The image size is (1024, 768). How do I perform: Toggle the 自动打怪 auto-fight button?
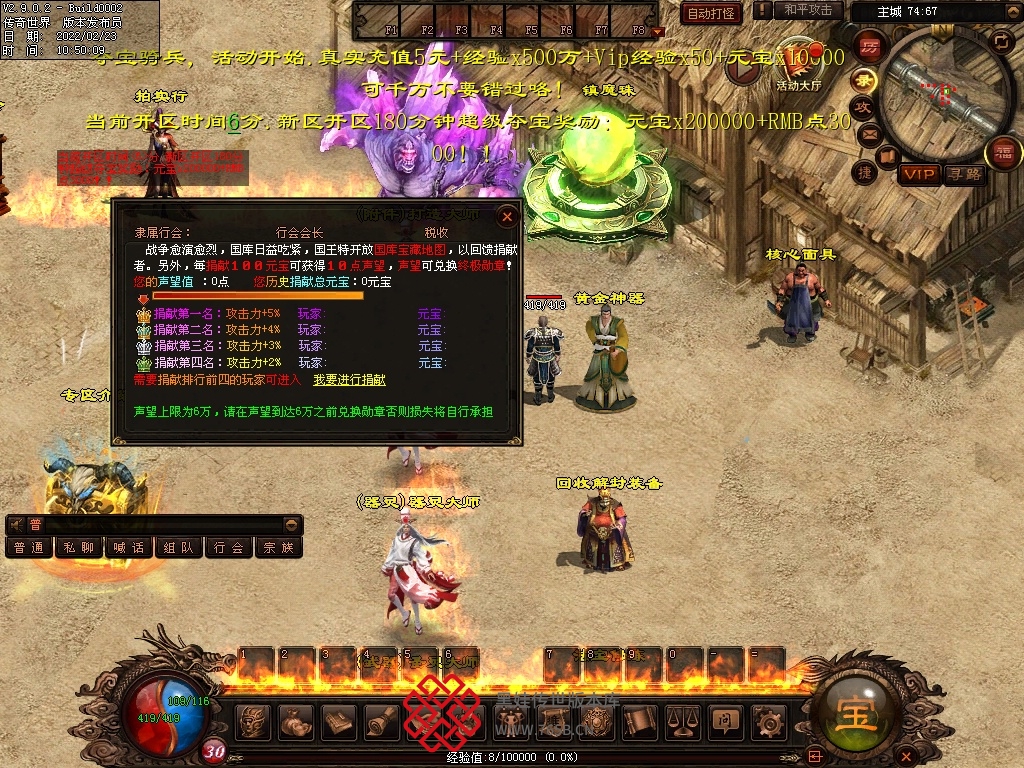click(710, 13)
